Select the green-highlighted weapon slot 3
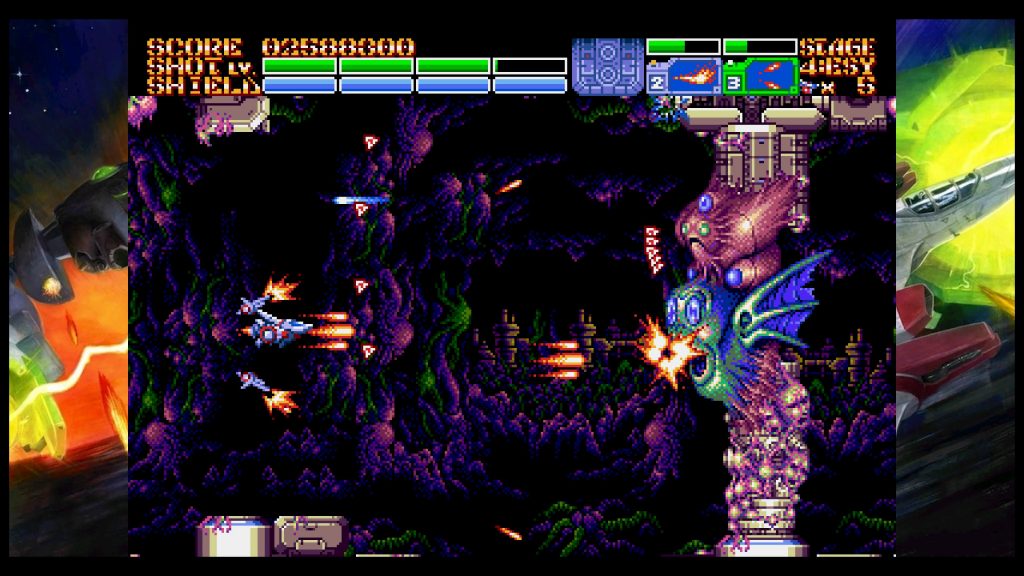This screenshot has width=1024, height=576. coord(761,77)
